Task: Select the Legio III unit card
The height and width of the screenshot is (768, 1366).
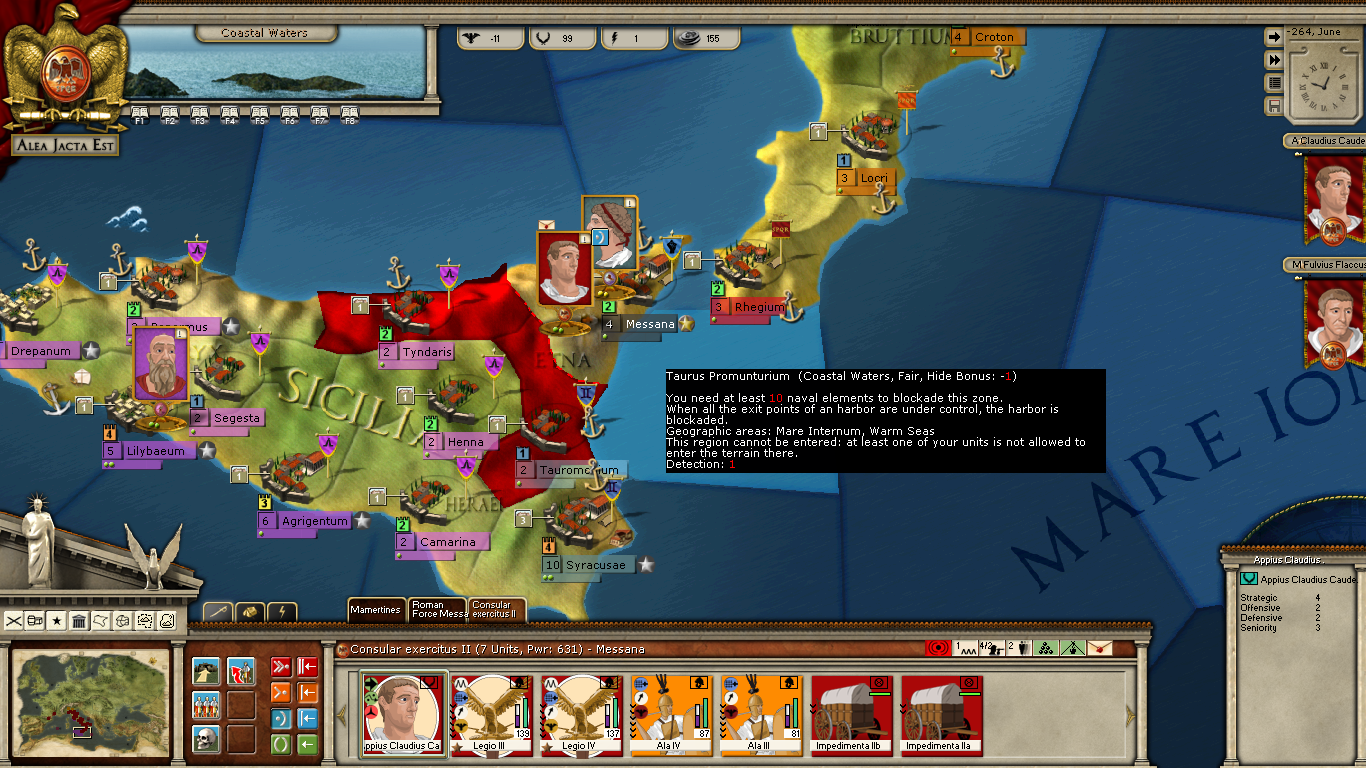Action: pyautogui.click(x=491, y=714)
